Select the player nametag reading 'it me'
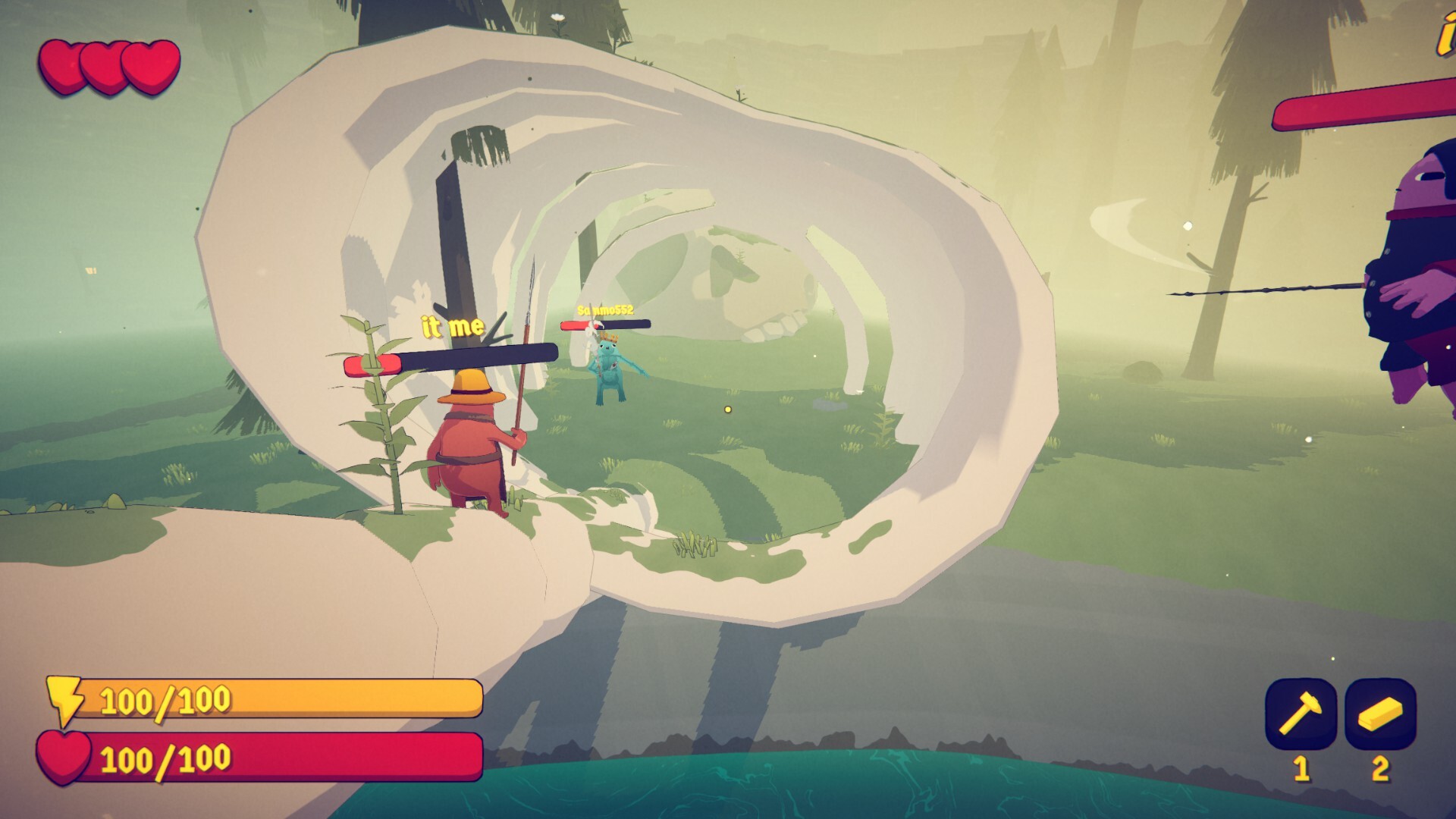The height and width of the screenshot is (819, 1456). click(x=452, y=326)
